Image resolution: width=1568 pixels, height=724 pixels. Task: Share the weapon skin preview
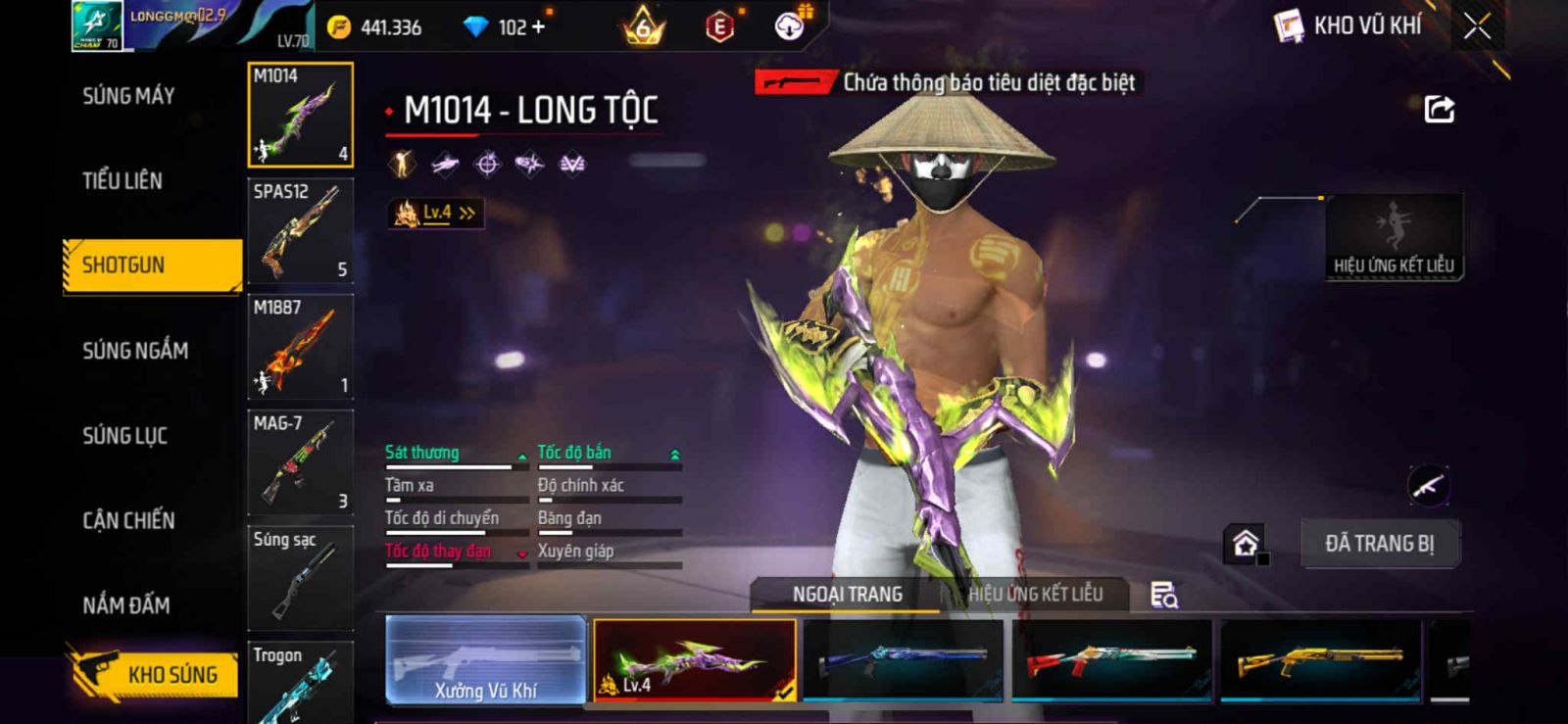[x=1439, y=109]
